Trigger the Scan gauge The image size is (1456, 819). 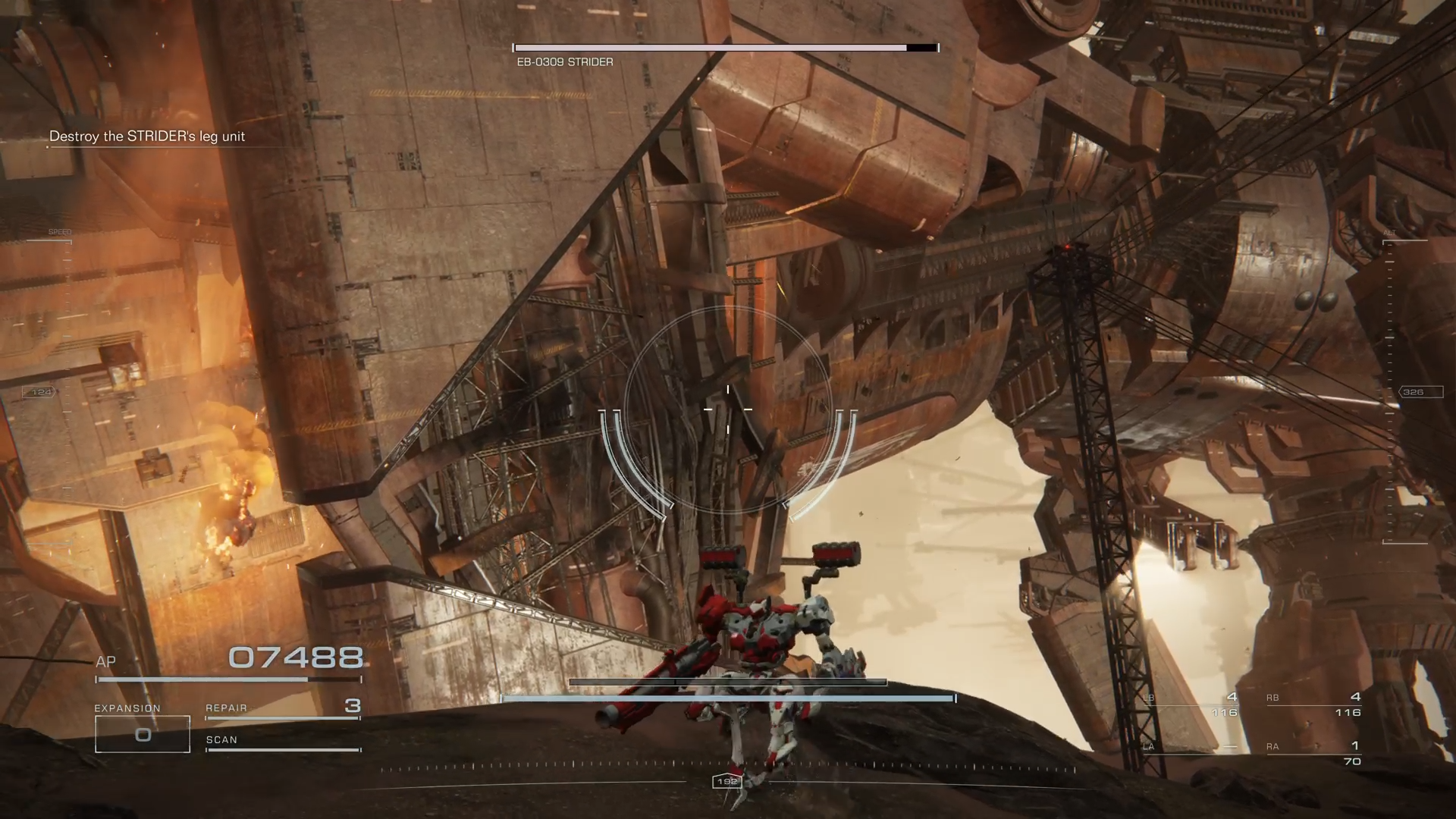click(282, 743)
